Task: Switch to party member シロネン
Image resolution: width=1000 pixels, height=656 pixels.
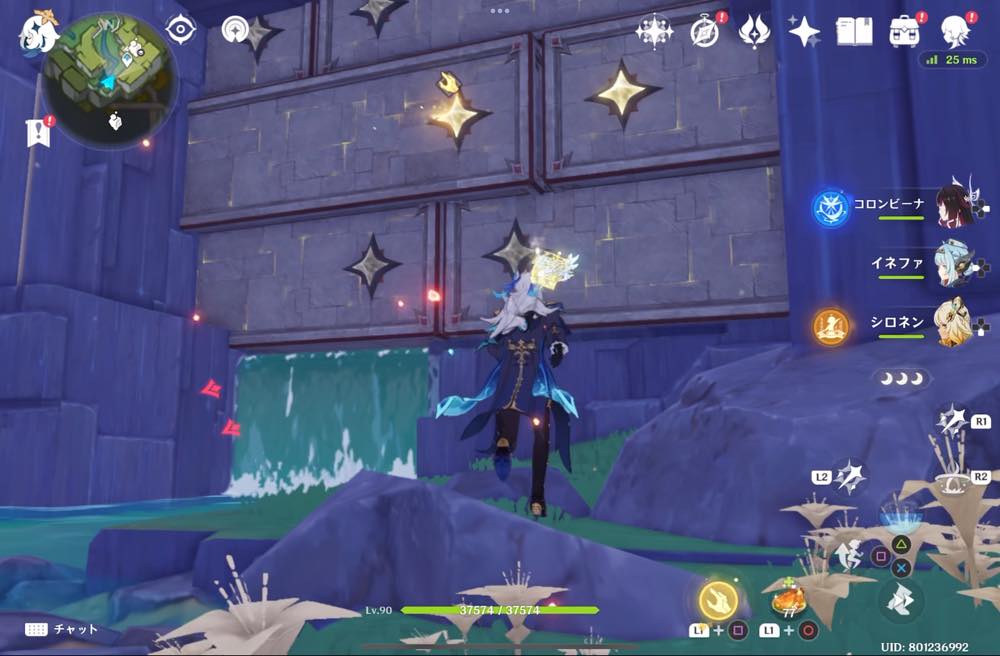Action: [x=955, y=322]
